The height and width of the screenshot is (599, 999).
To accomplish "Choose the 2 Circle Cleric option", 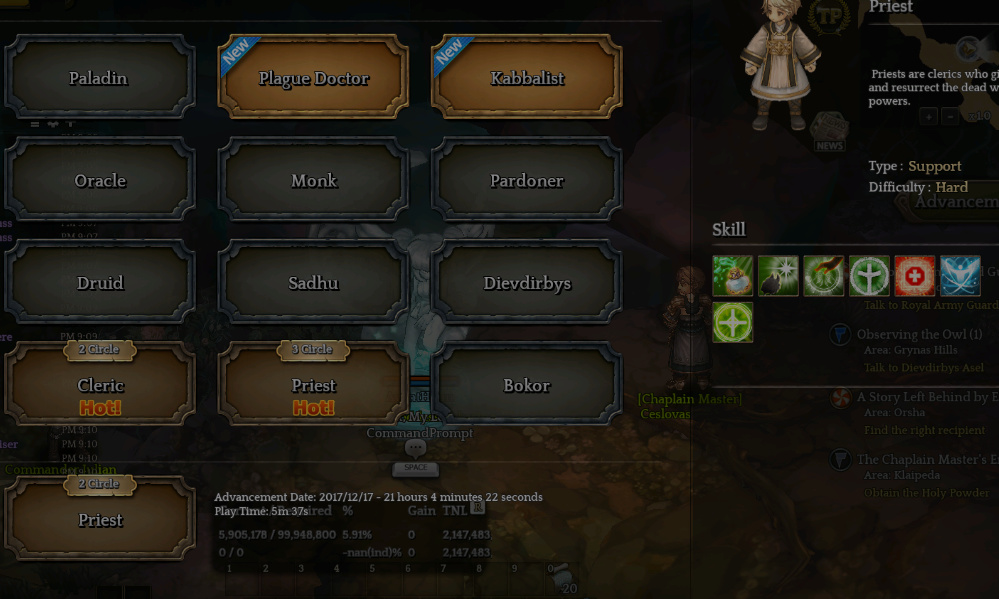I will [x=99, y=386].
